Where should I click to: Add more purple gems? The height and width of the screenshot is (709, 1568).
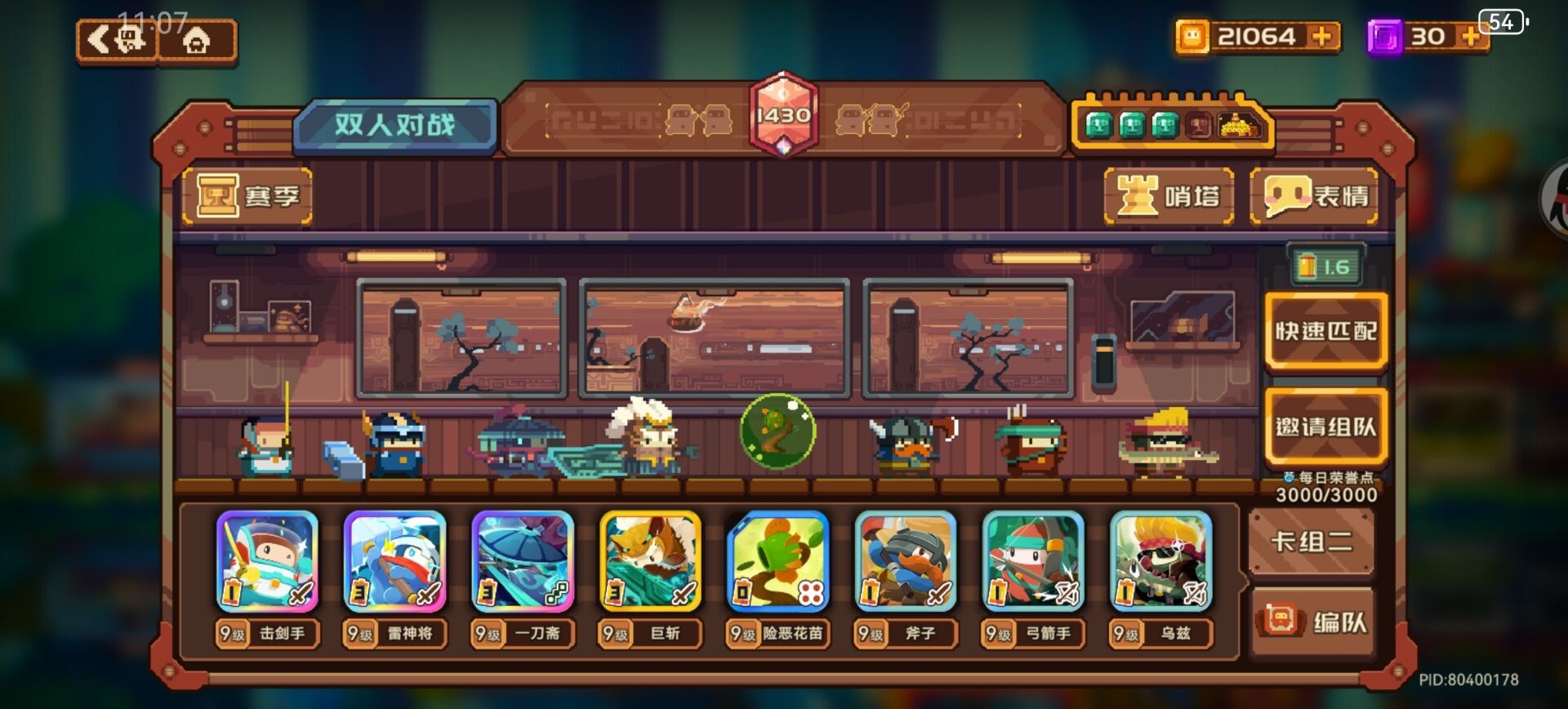[1469, 37]
